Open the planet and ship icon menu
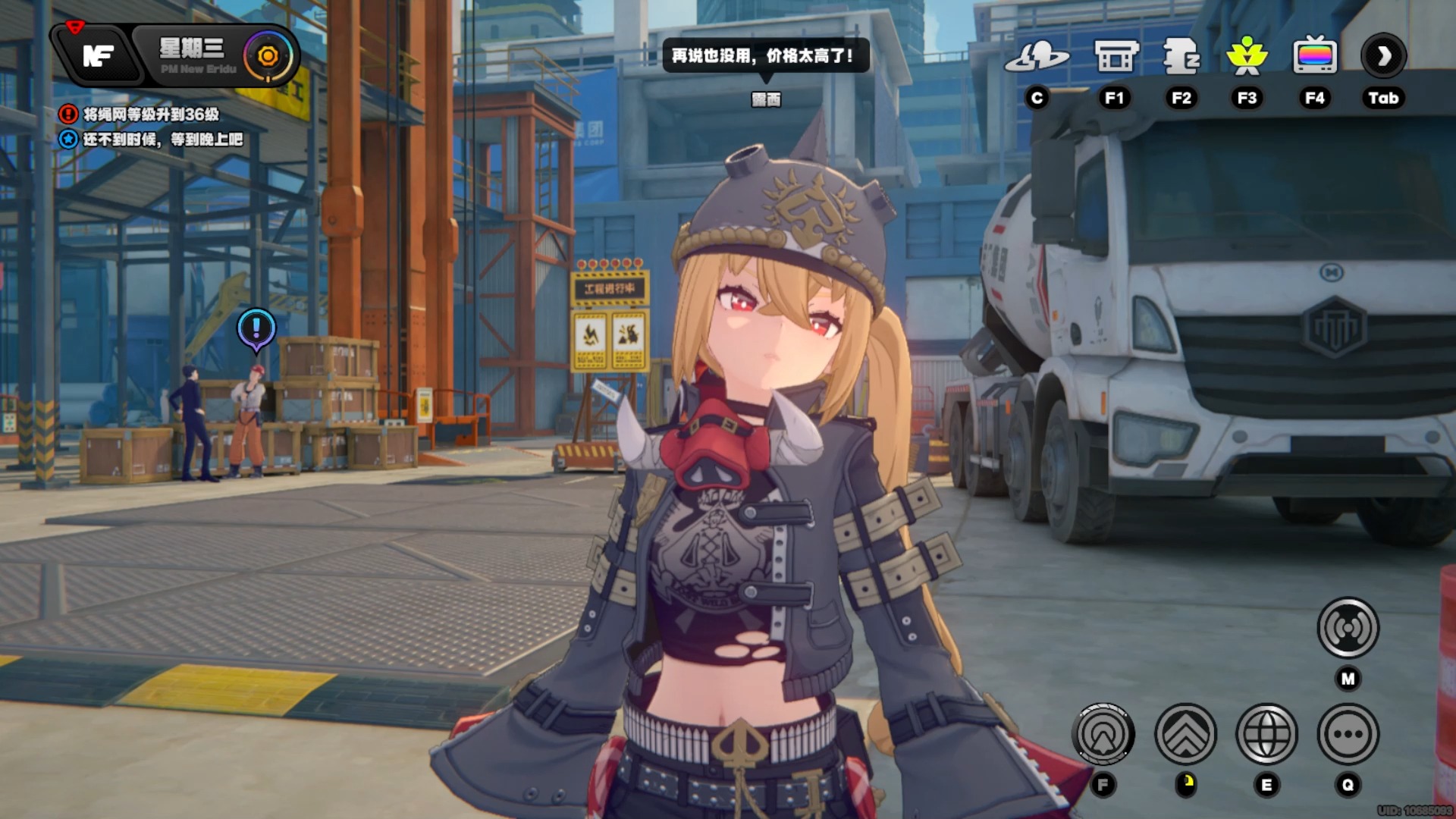This screenshot has width=1456, height=819. (1037, 57)
